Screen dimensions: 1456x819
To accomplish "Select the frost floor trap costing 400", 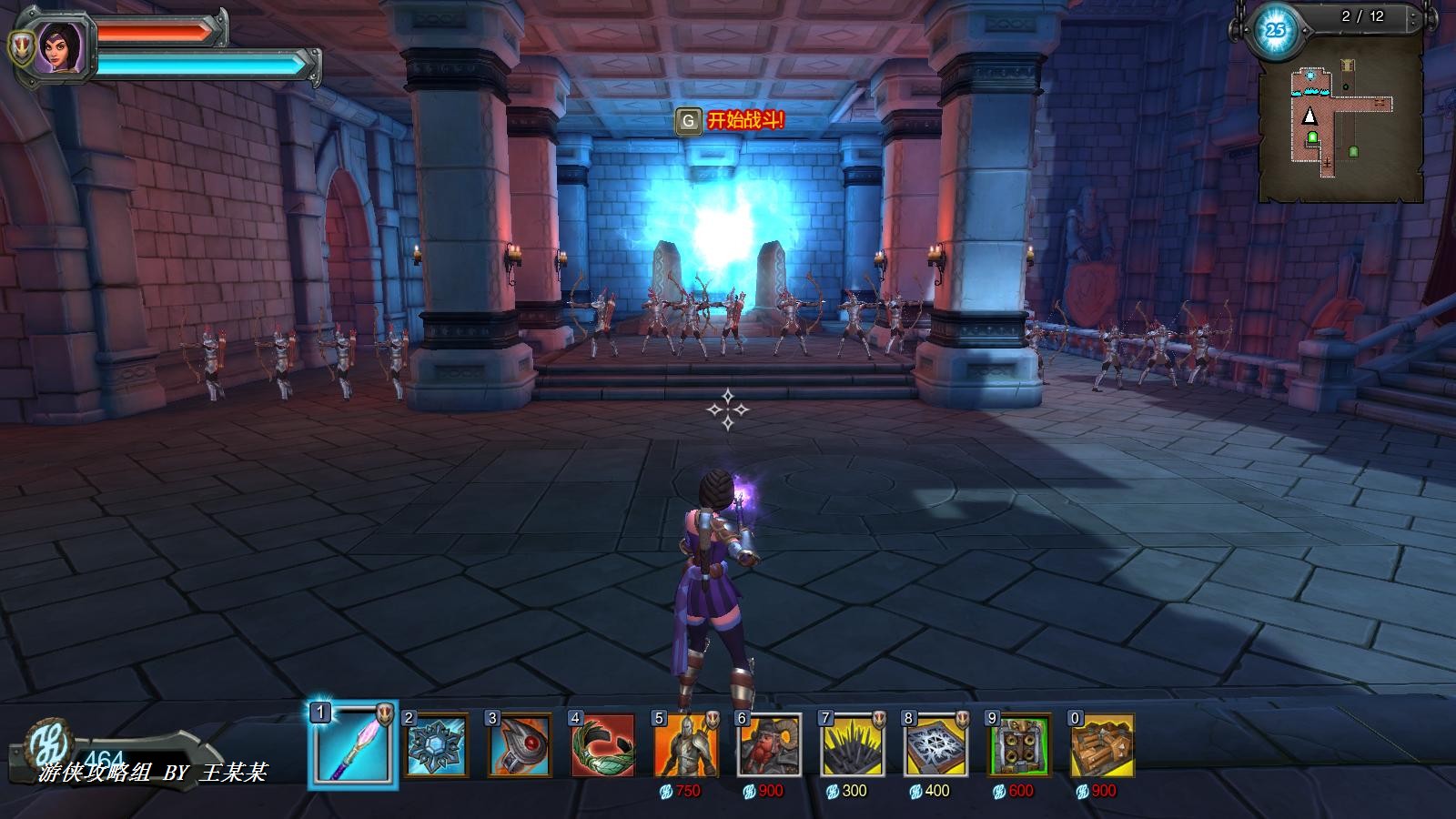I will (936, 746).
